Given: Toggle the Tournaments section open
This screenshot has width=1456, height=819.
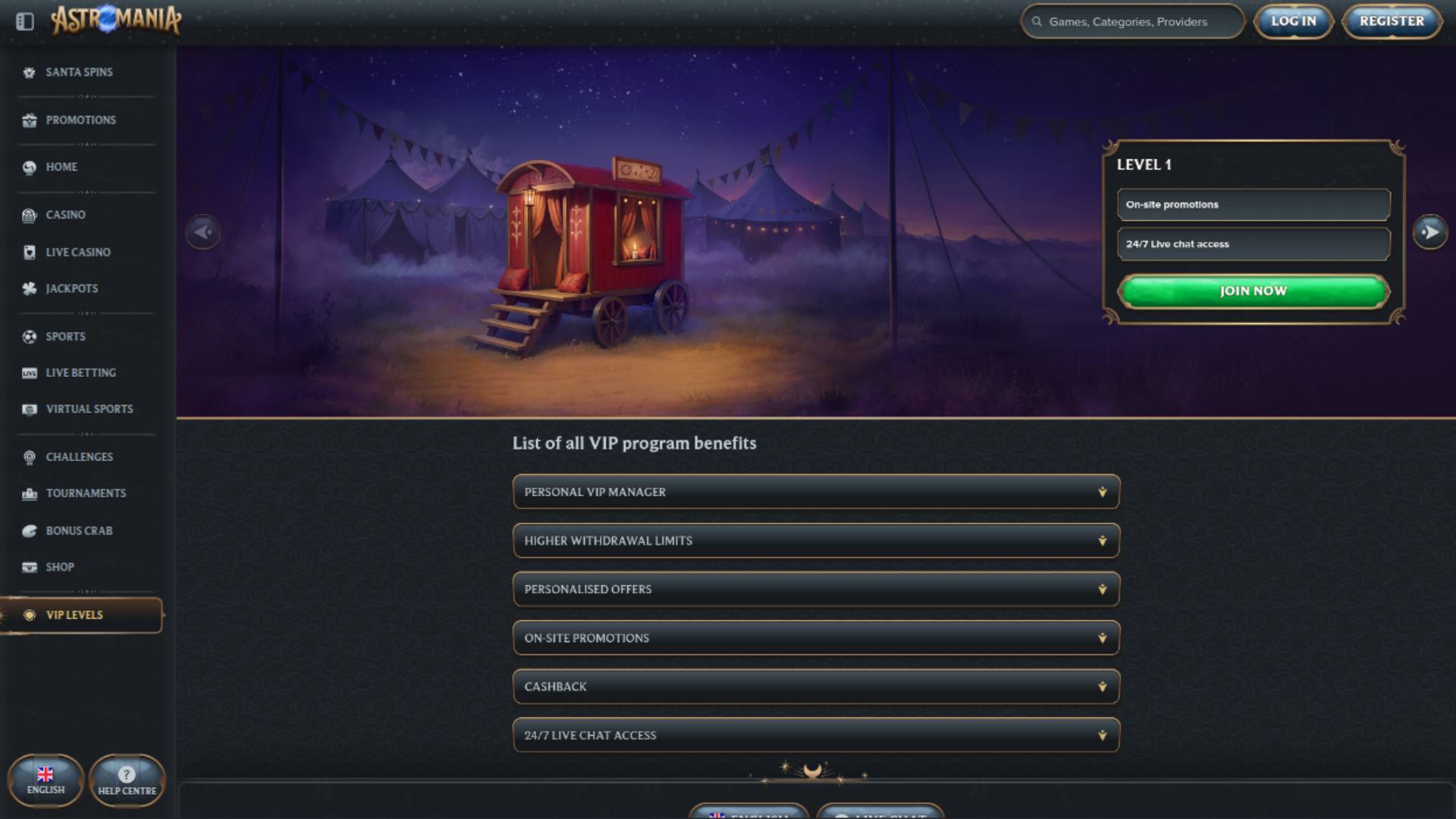Looking at the screenshot, I should [86, 492].
